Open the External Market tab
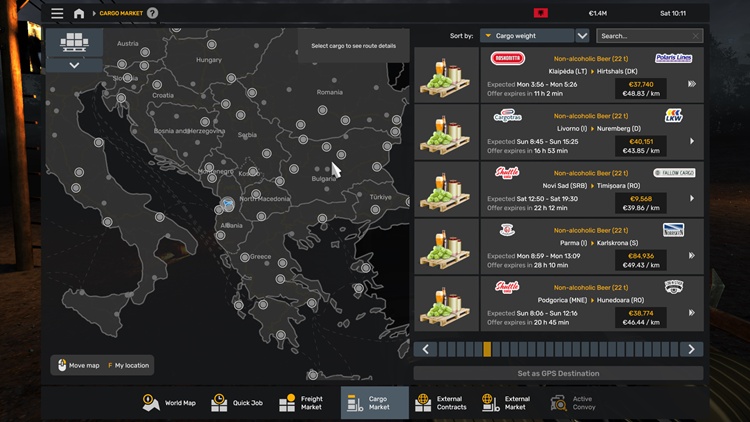 pos(506,403)
